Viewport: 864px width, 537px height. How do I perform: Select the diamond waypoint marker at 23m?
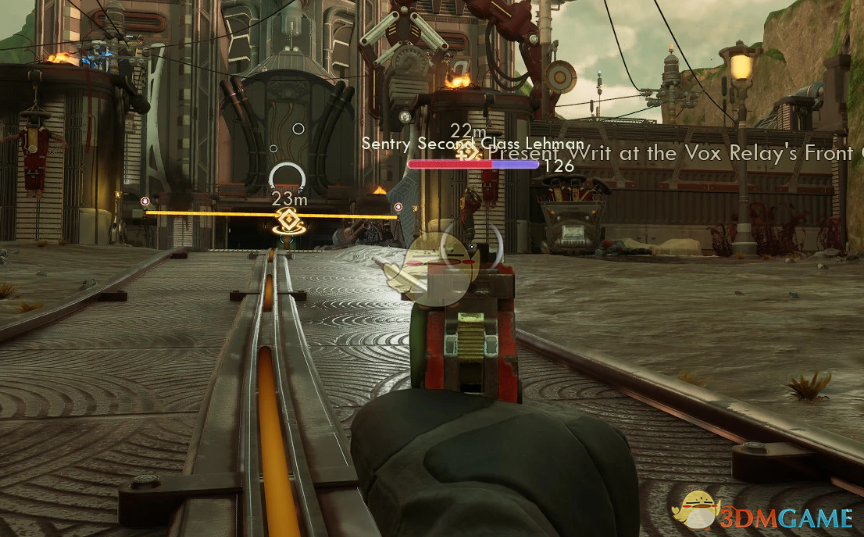coord(288,221)
